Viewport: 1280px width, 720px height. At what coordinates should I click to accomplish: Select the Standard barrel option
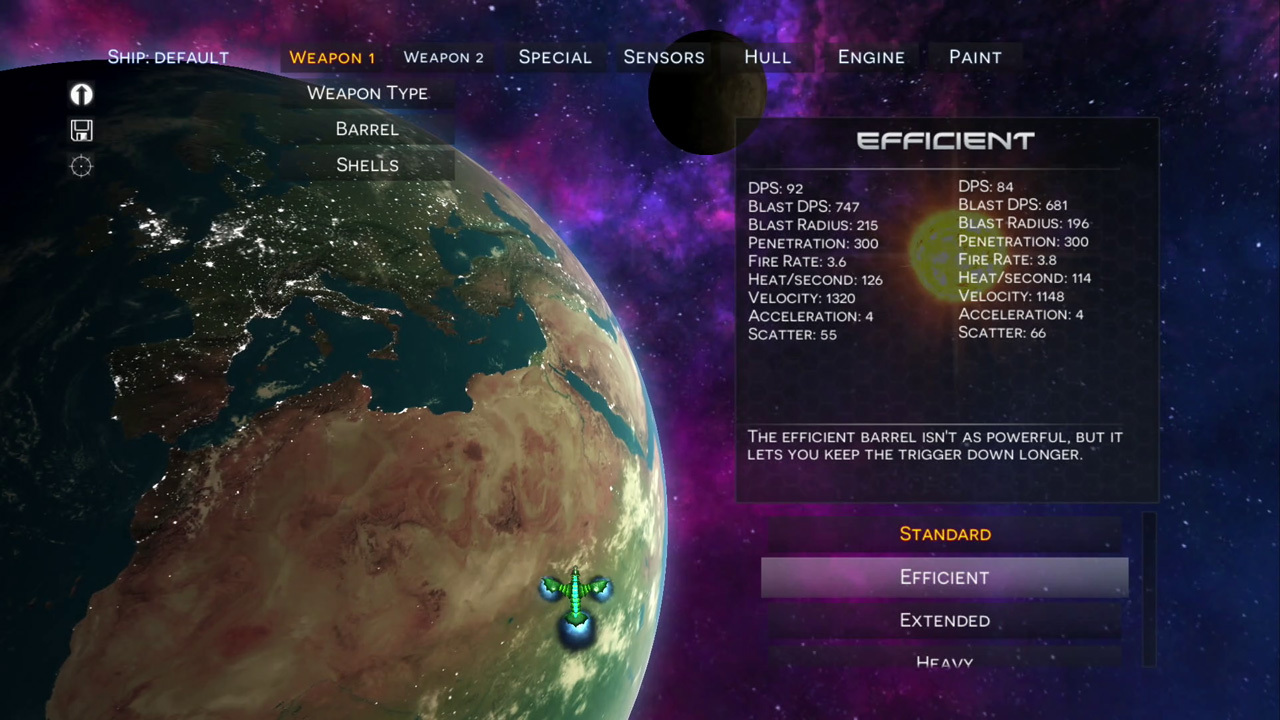coord(944,534)
